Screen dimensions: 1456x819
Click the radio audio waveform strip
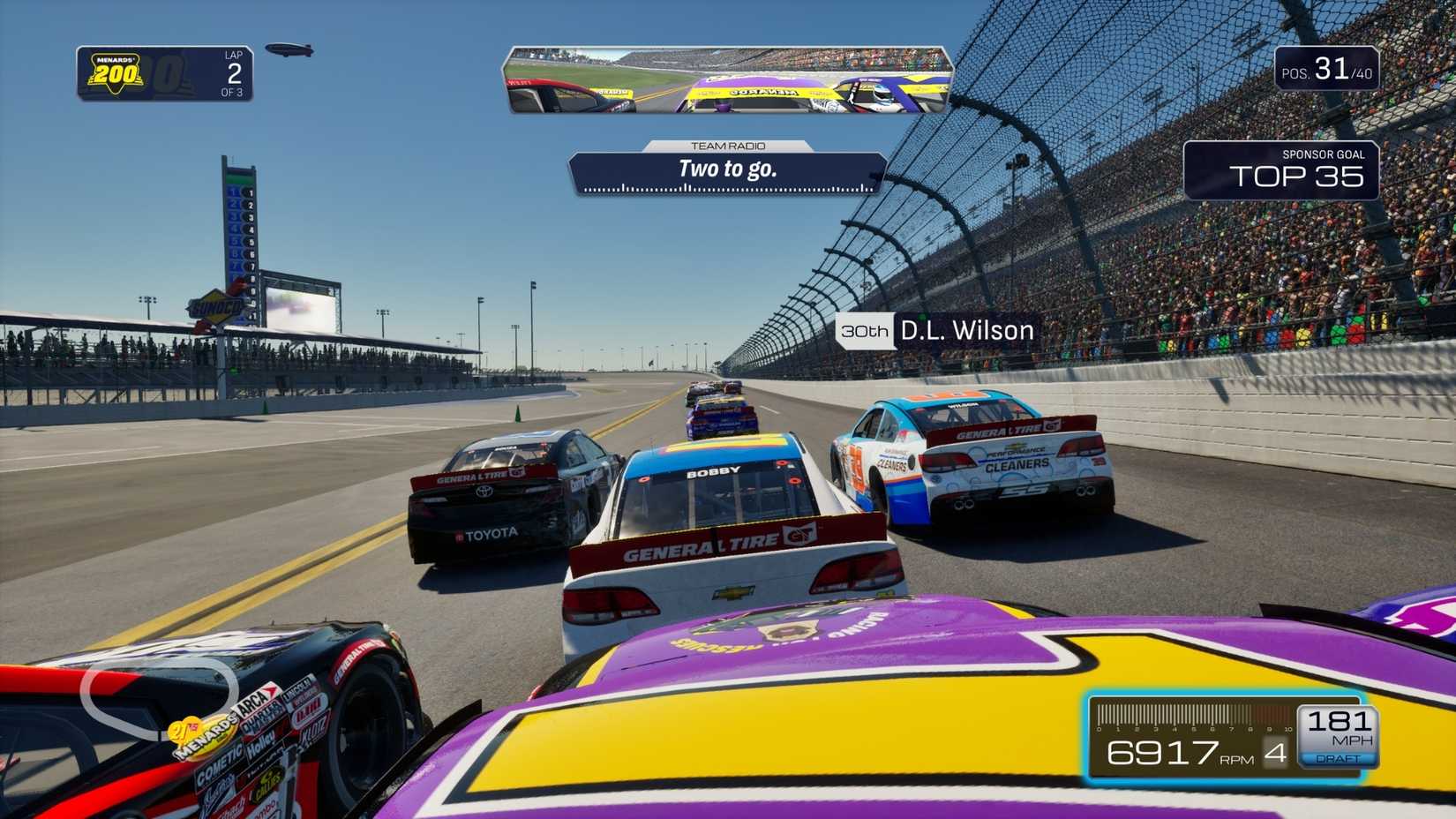(x=725, y=187)
